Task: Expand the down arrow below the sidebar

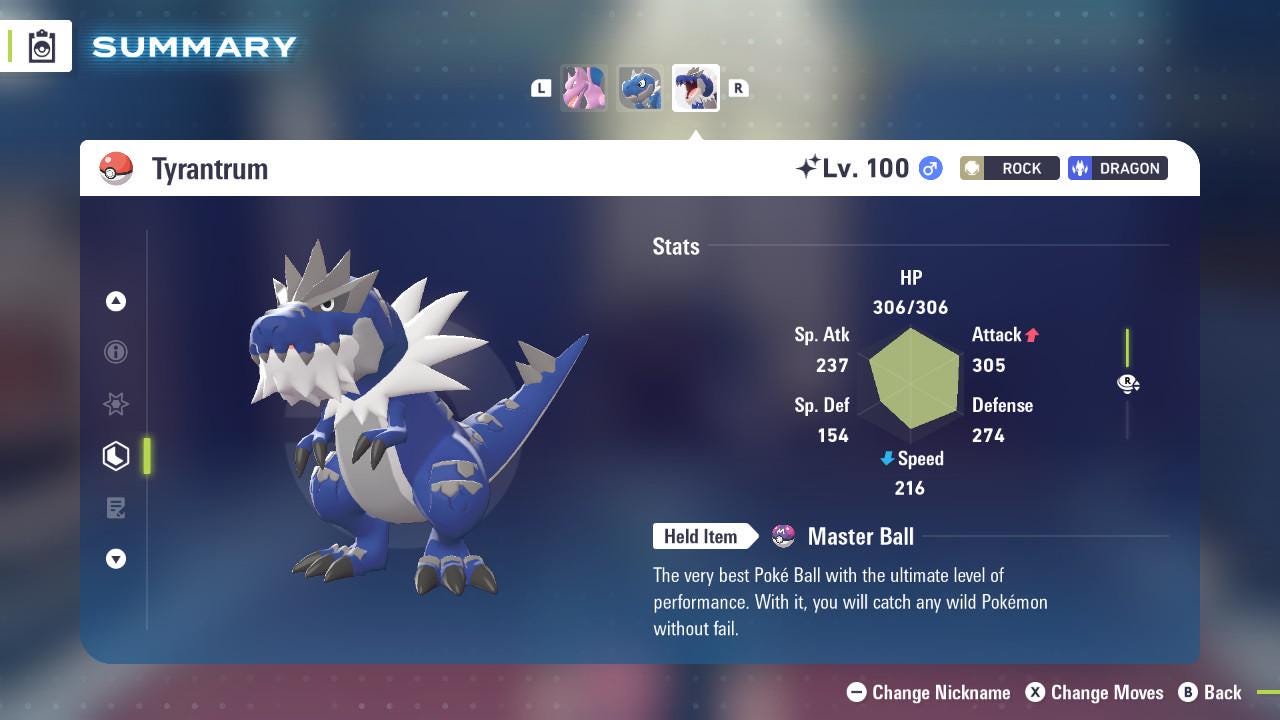Action: pos(116,559)
